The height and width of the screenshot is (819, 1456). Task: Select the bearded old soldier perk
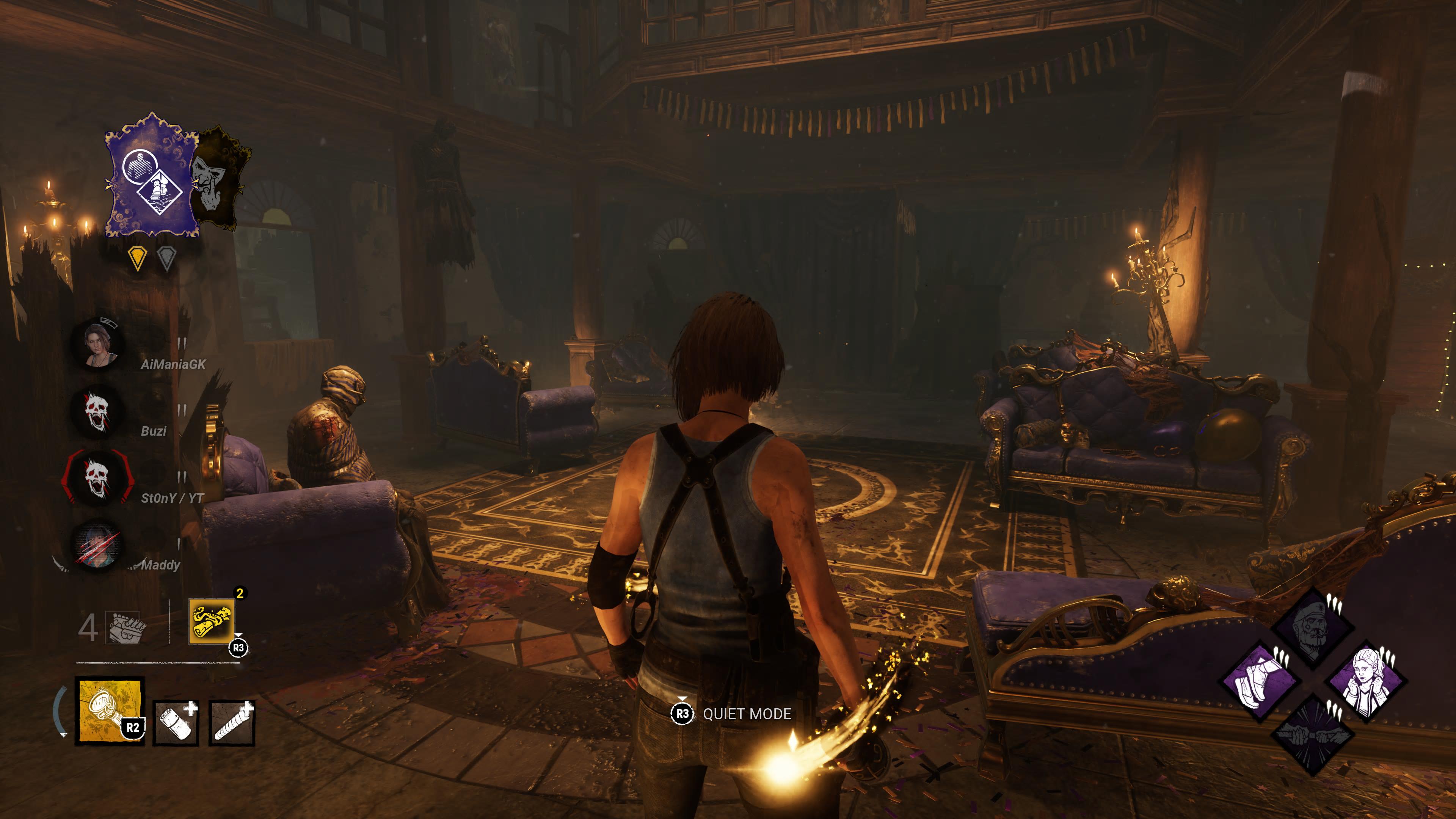tap(1312, 628)
